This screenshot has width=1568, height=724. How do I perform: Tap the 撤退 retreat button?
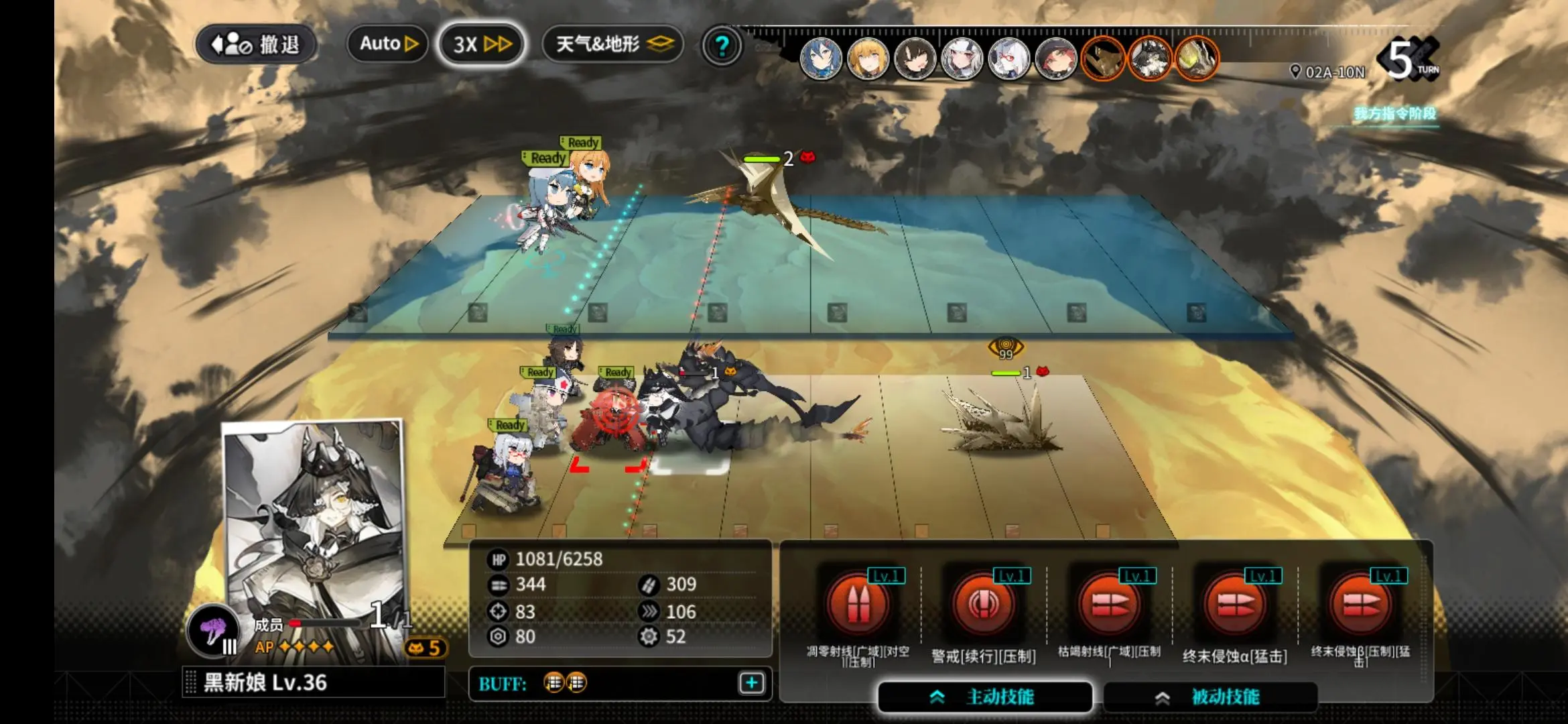click(256, 45)
